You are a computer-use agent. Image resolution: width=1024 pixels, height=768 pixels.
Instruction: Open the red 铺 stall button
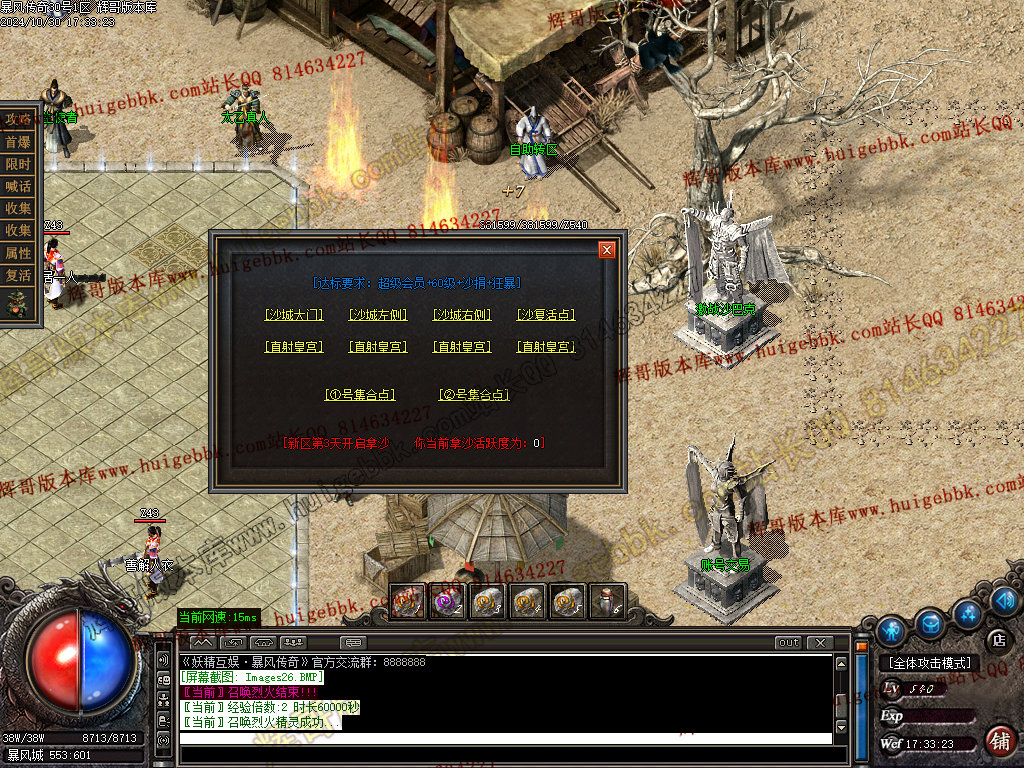[x=998, y=740]
